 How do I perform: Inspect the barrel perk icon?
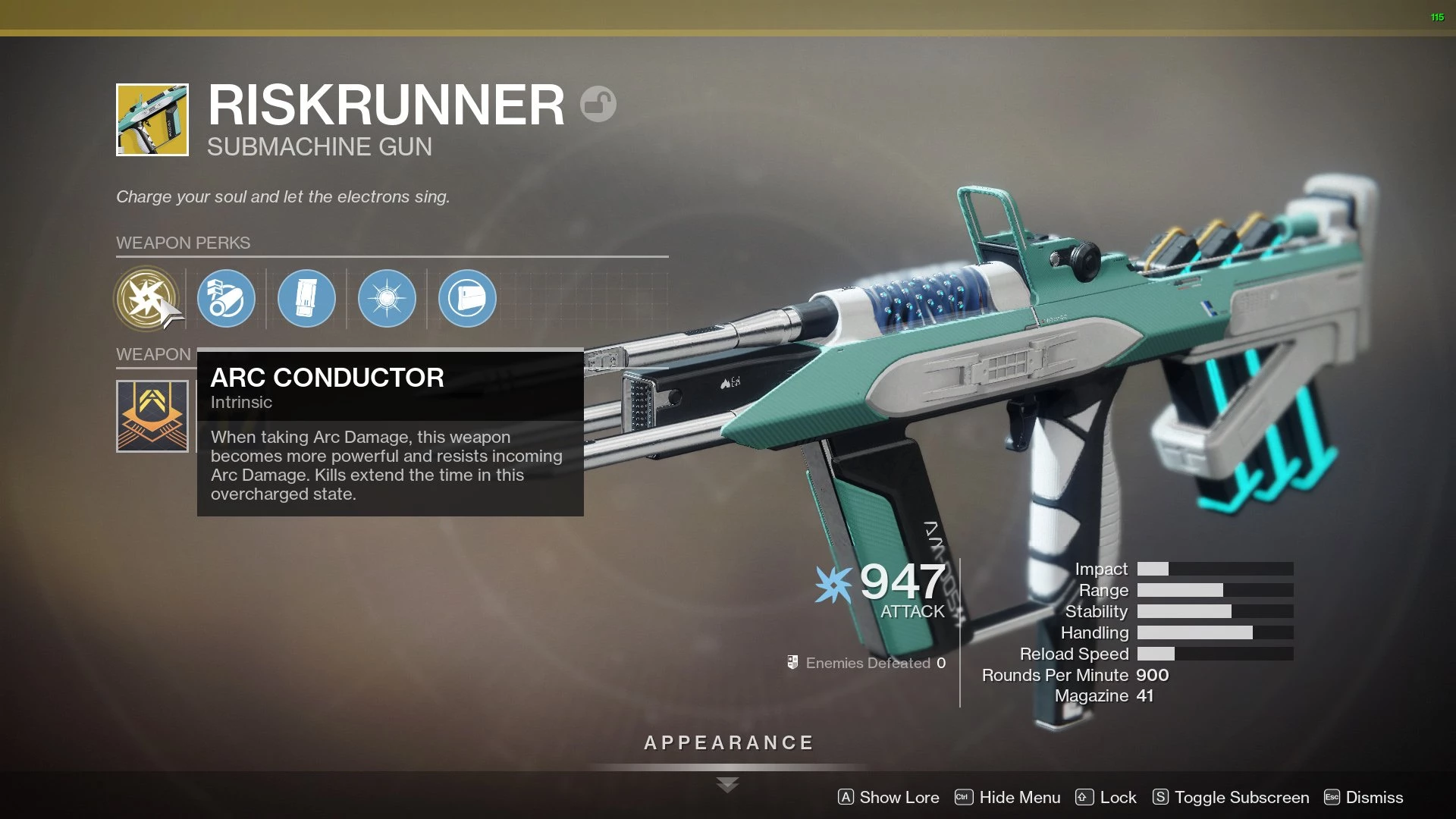[226, 299]
